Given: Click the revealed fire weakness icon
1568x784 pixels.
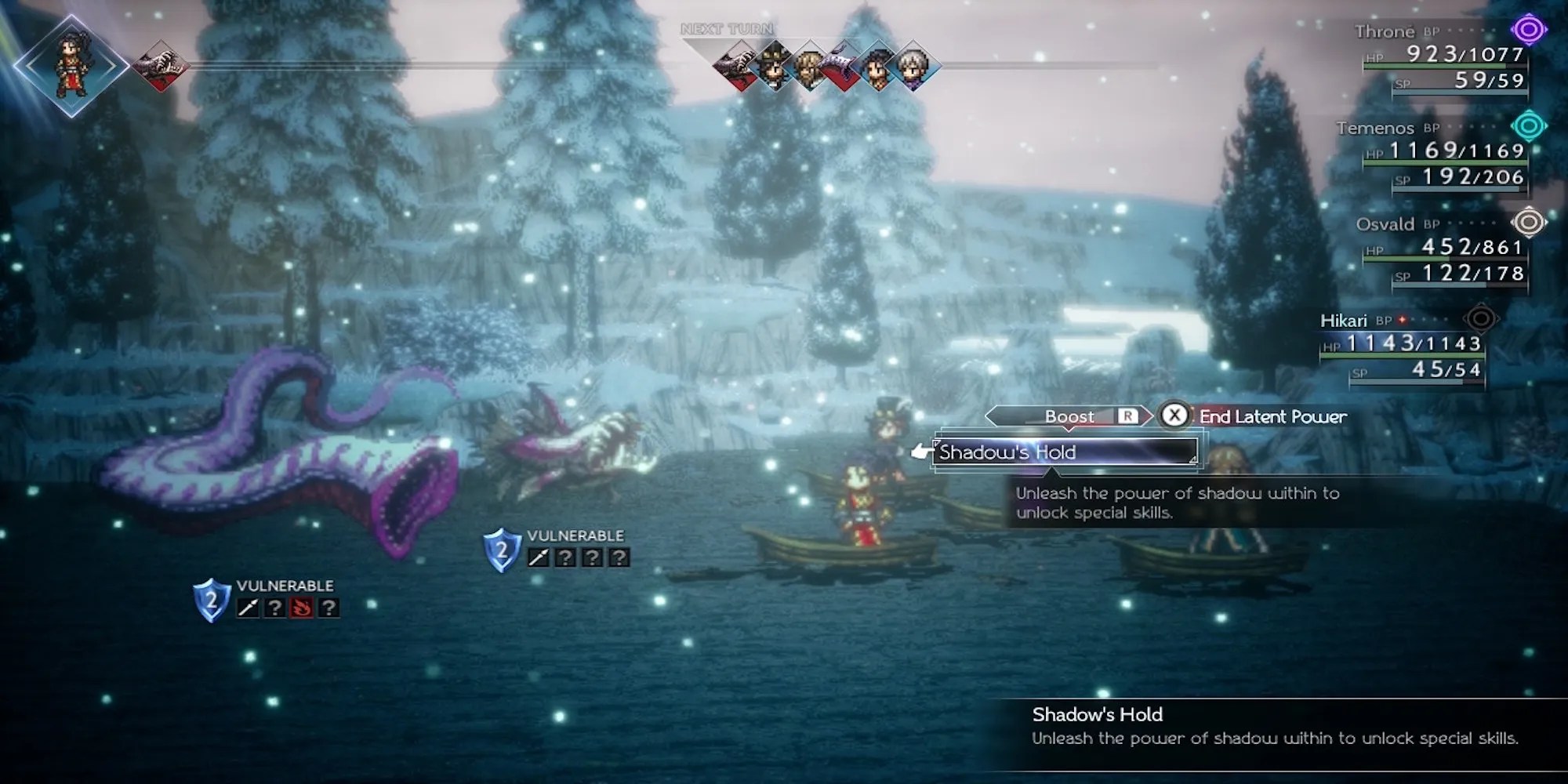Looking at the screenshot, I should point(301,608).
